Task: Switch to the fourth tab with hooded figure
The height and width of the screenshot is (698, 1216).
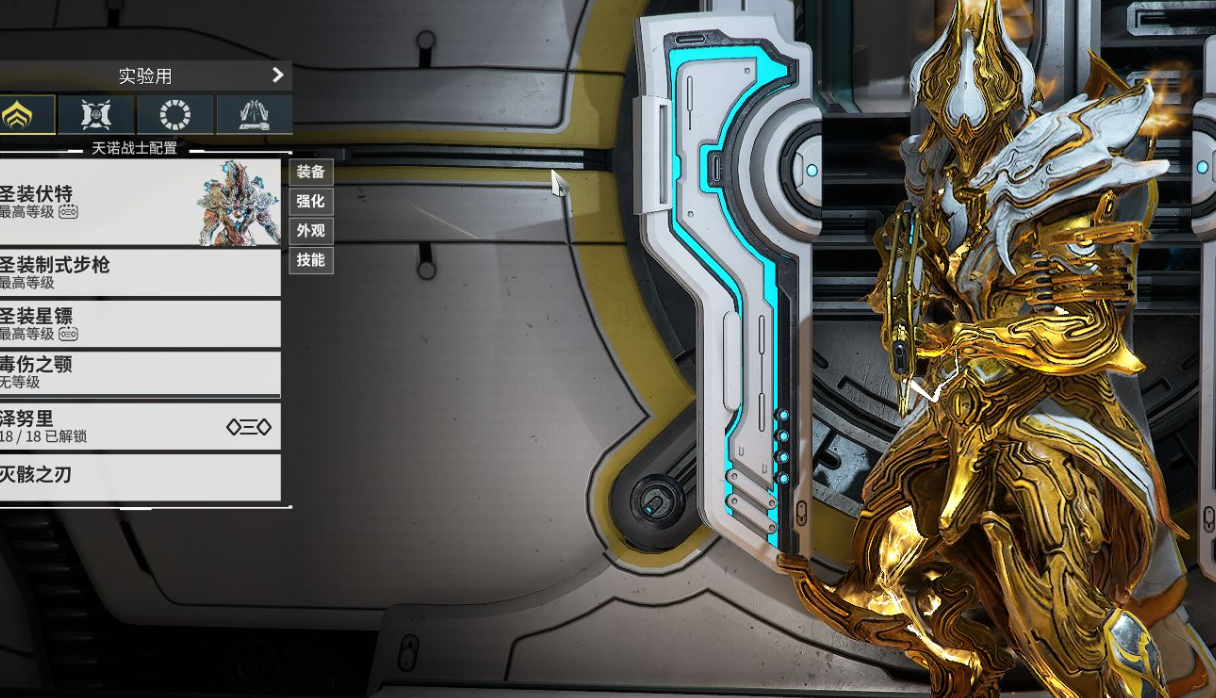Action: [x=254, y=115]
